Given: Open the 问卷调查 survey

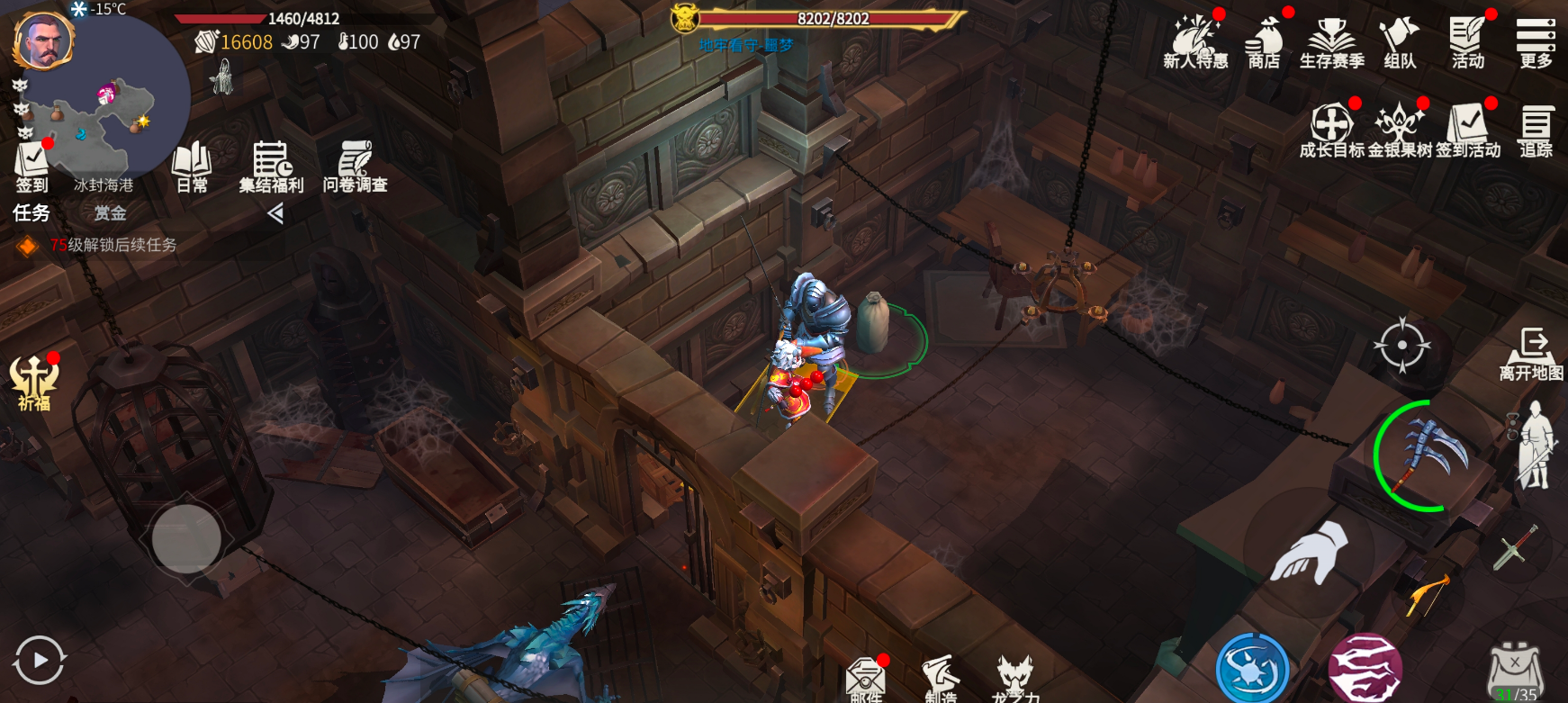Looking at the screenshot, I should tap(355, 167).
